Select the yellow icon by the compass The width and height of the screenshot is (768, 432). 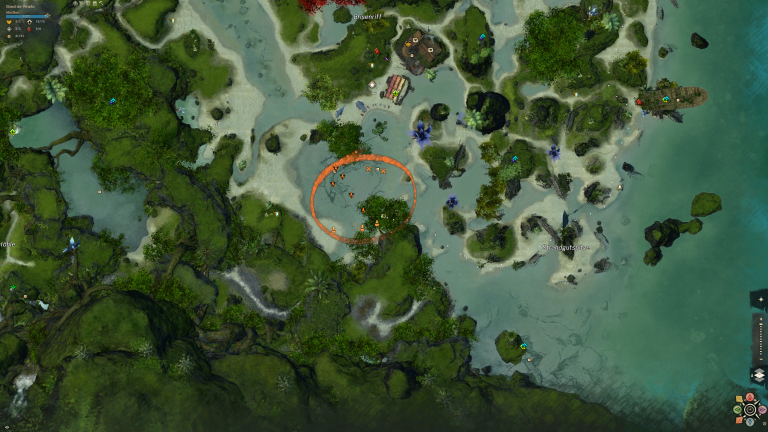739,399
